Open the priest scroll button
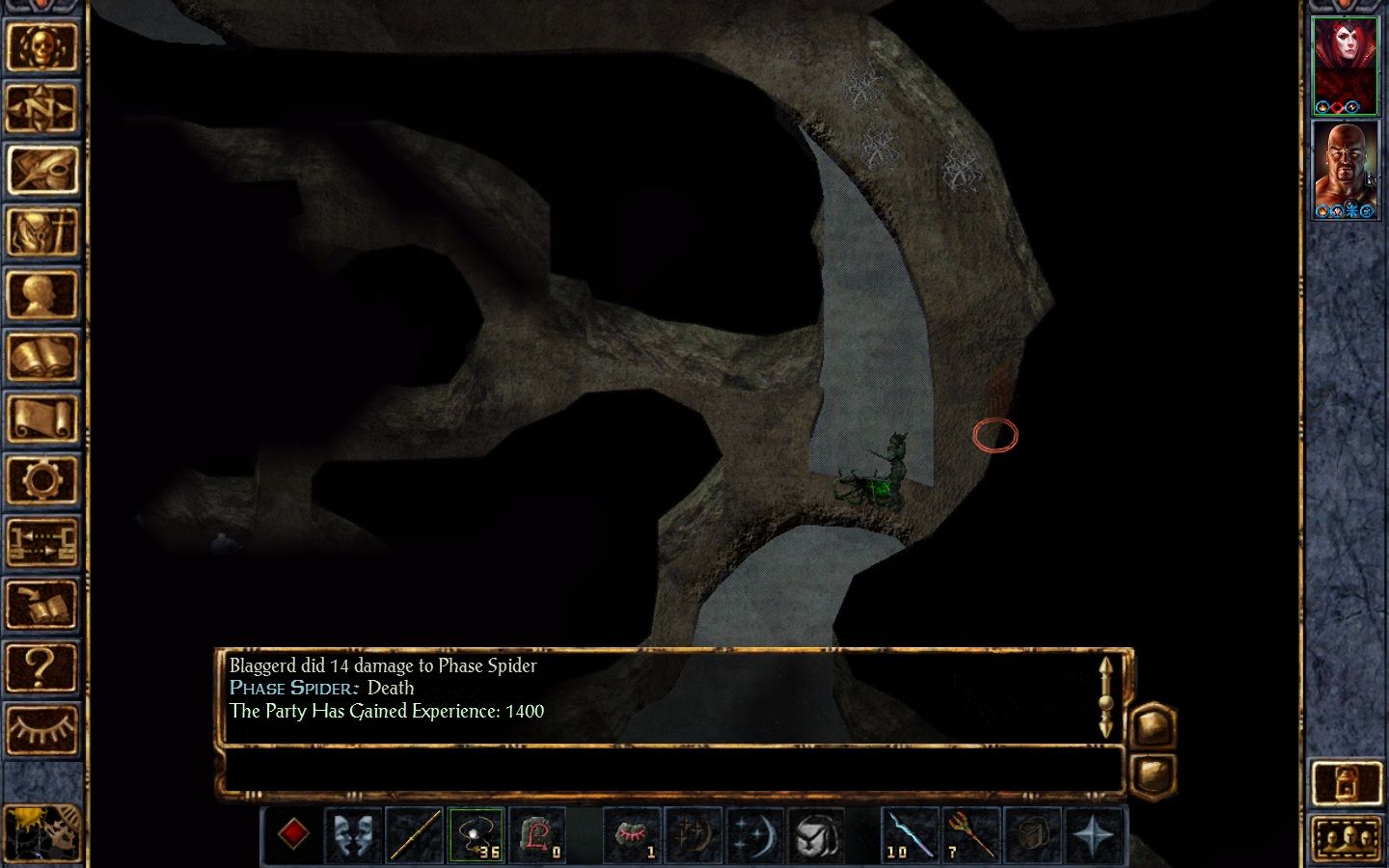Image resolution: width=1389 pixels, height=868 pixels. [x=41, y=419]
